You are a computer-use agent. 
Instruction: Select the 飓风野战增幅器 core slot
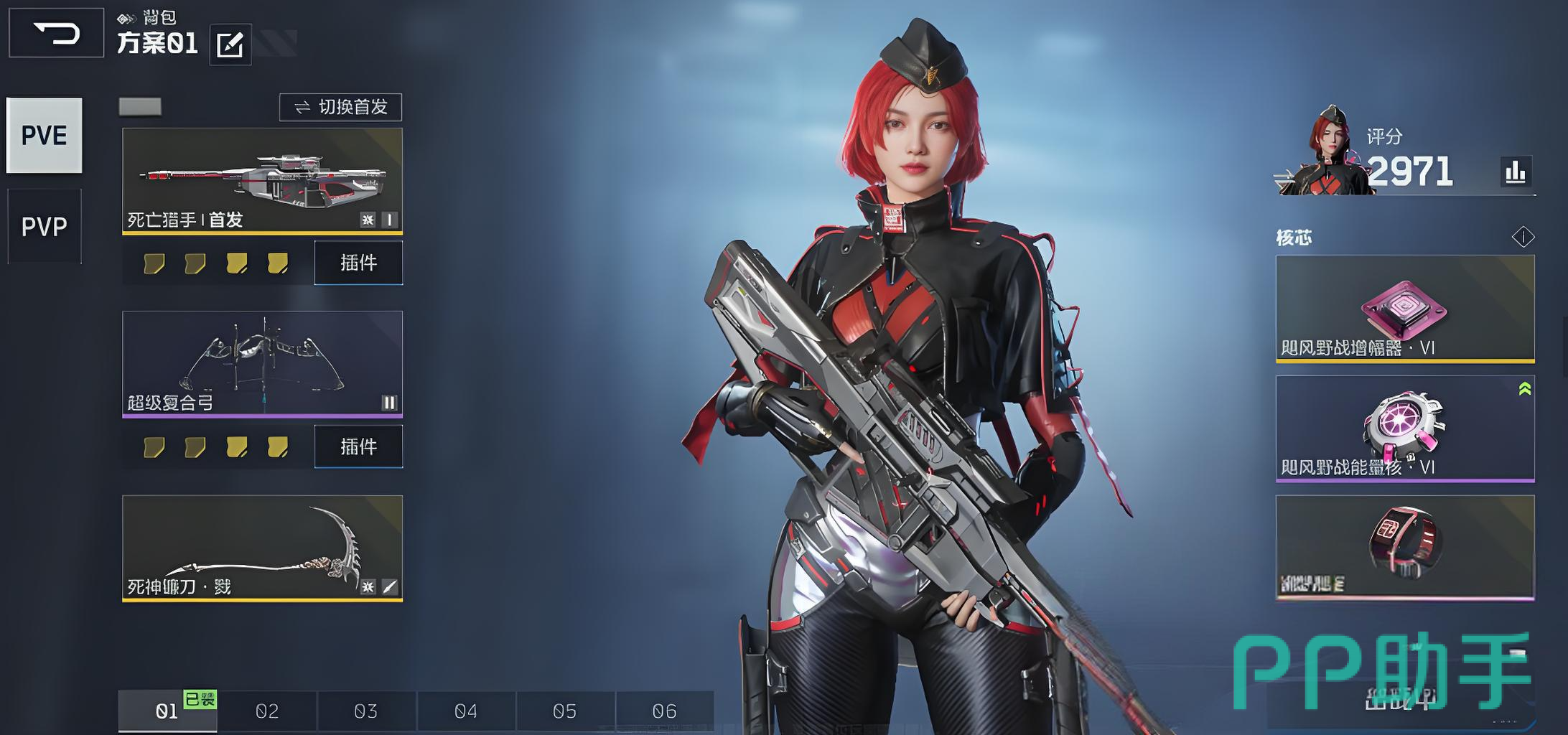pyautogui.click(x=1405, y=309)
